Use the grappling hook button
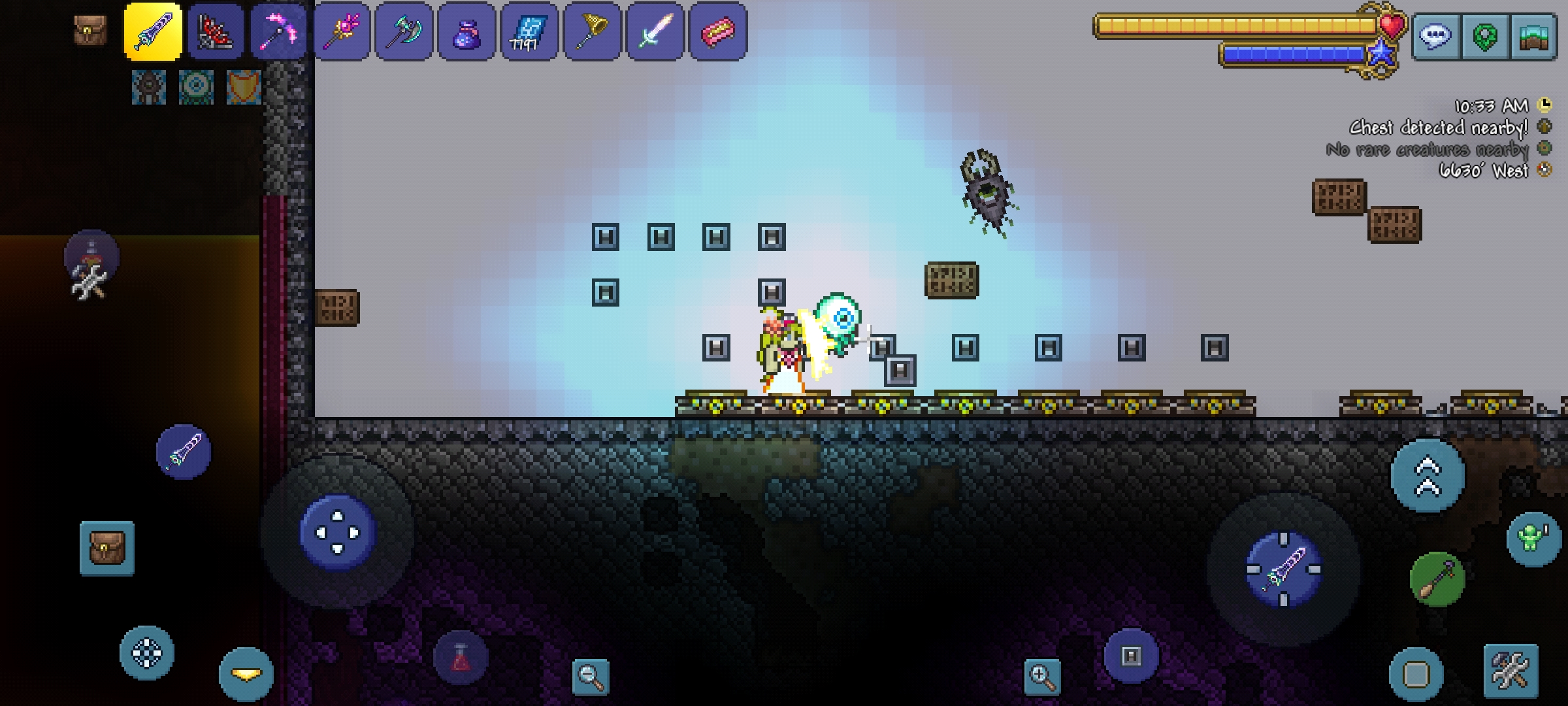The height and width of the screenshot is (706, 1568). click(x=1437, y=579)
